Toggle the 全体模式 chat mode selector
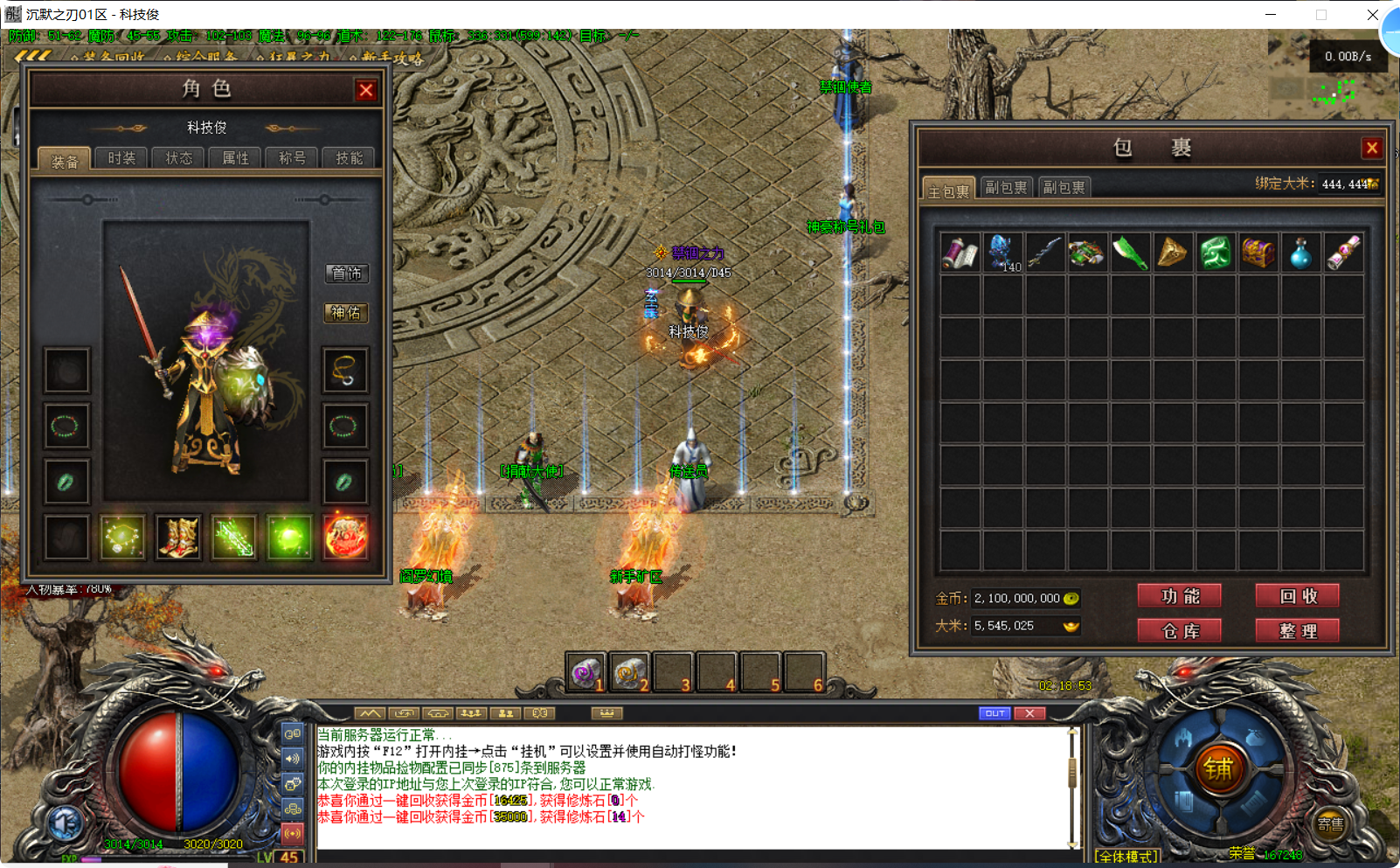1400x868 pixels. pos(1126,857)
